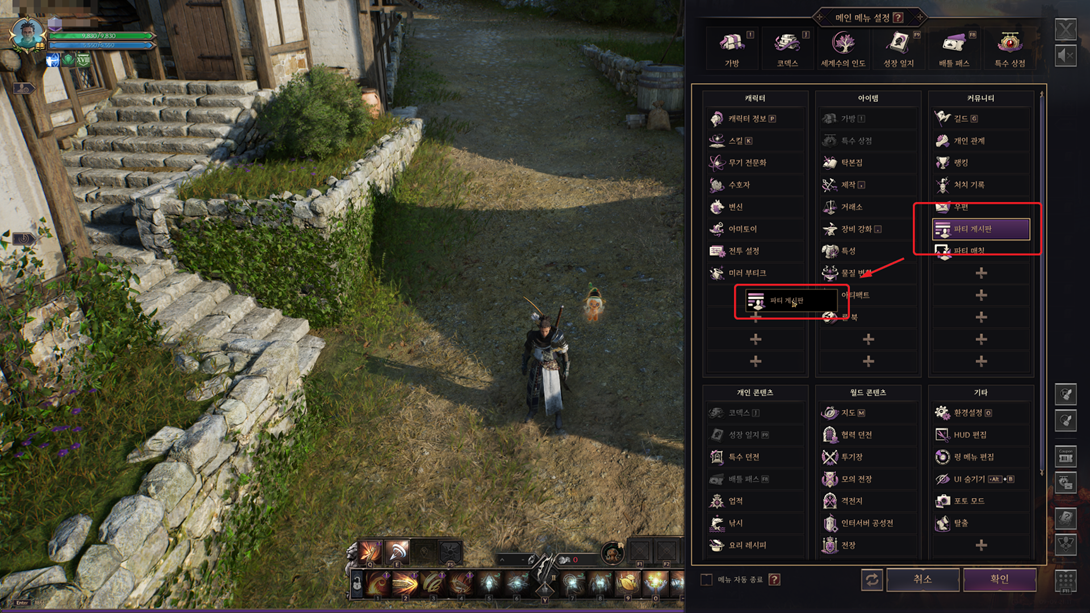Open the 특수 상점 special shop icon

[x=1010, y=47]
